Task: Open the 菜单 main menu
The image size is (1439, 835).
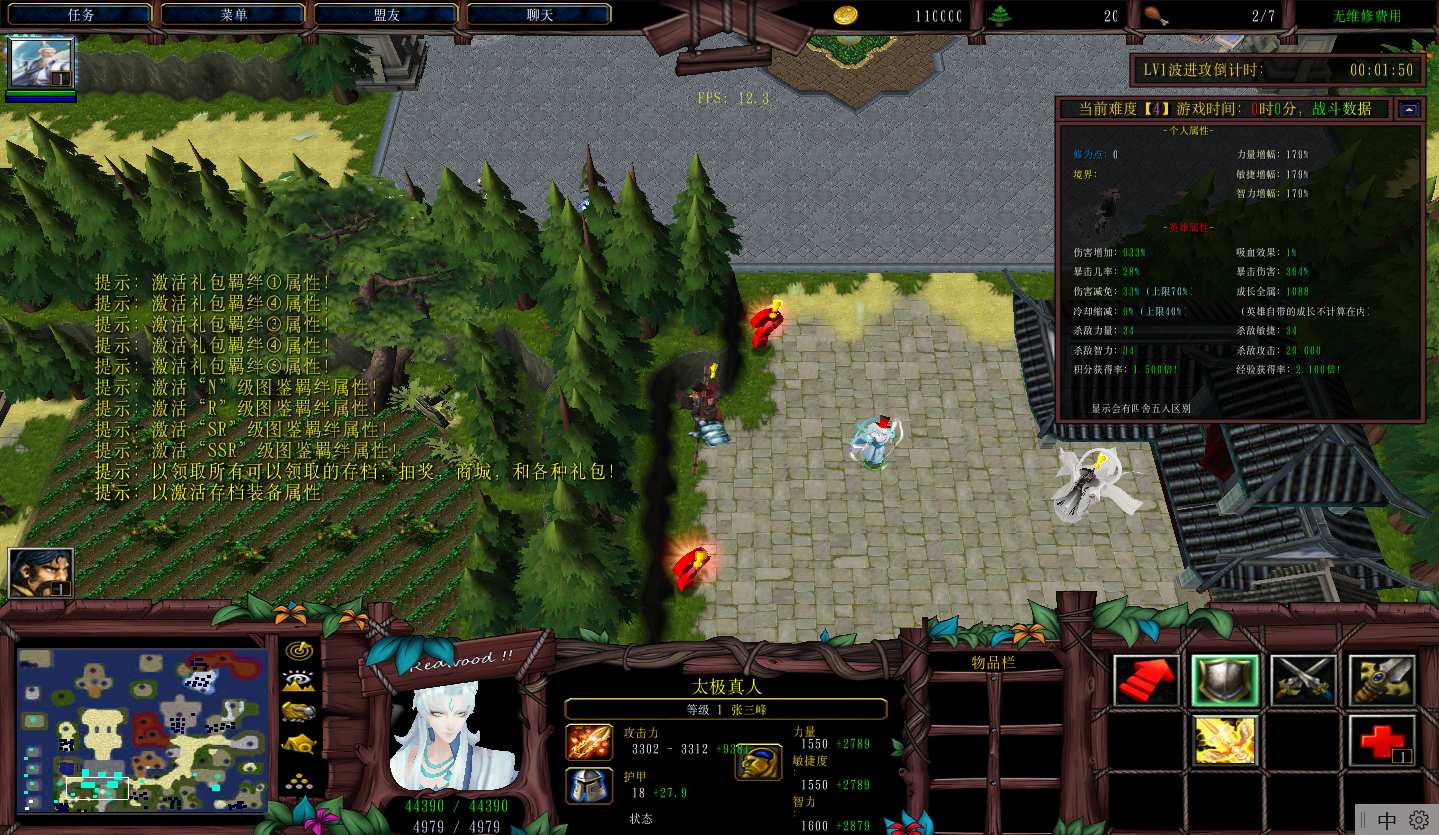Action: click(234, 15)
